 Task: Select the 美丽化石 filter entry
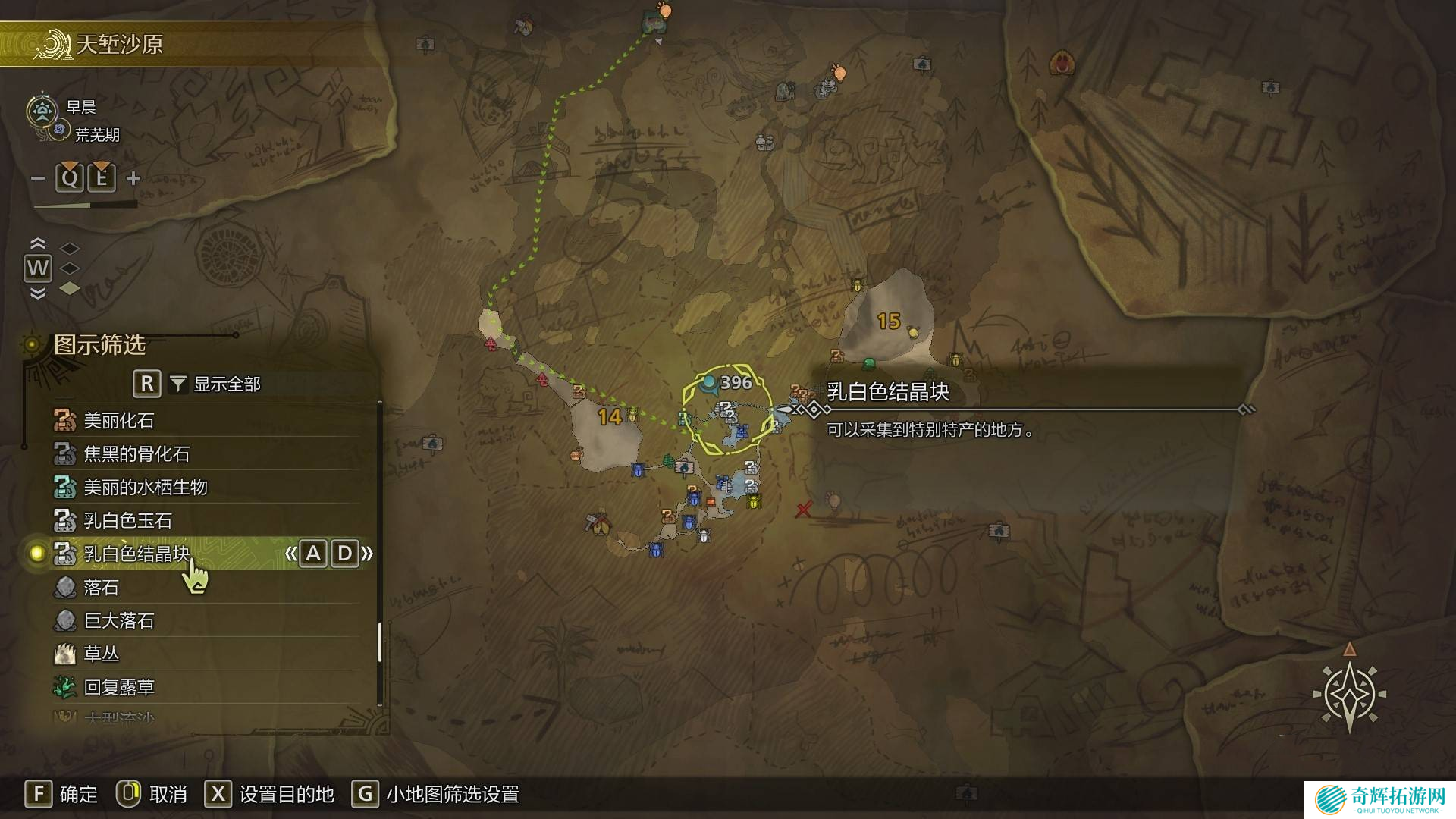(119, 420)
